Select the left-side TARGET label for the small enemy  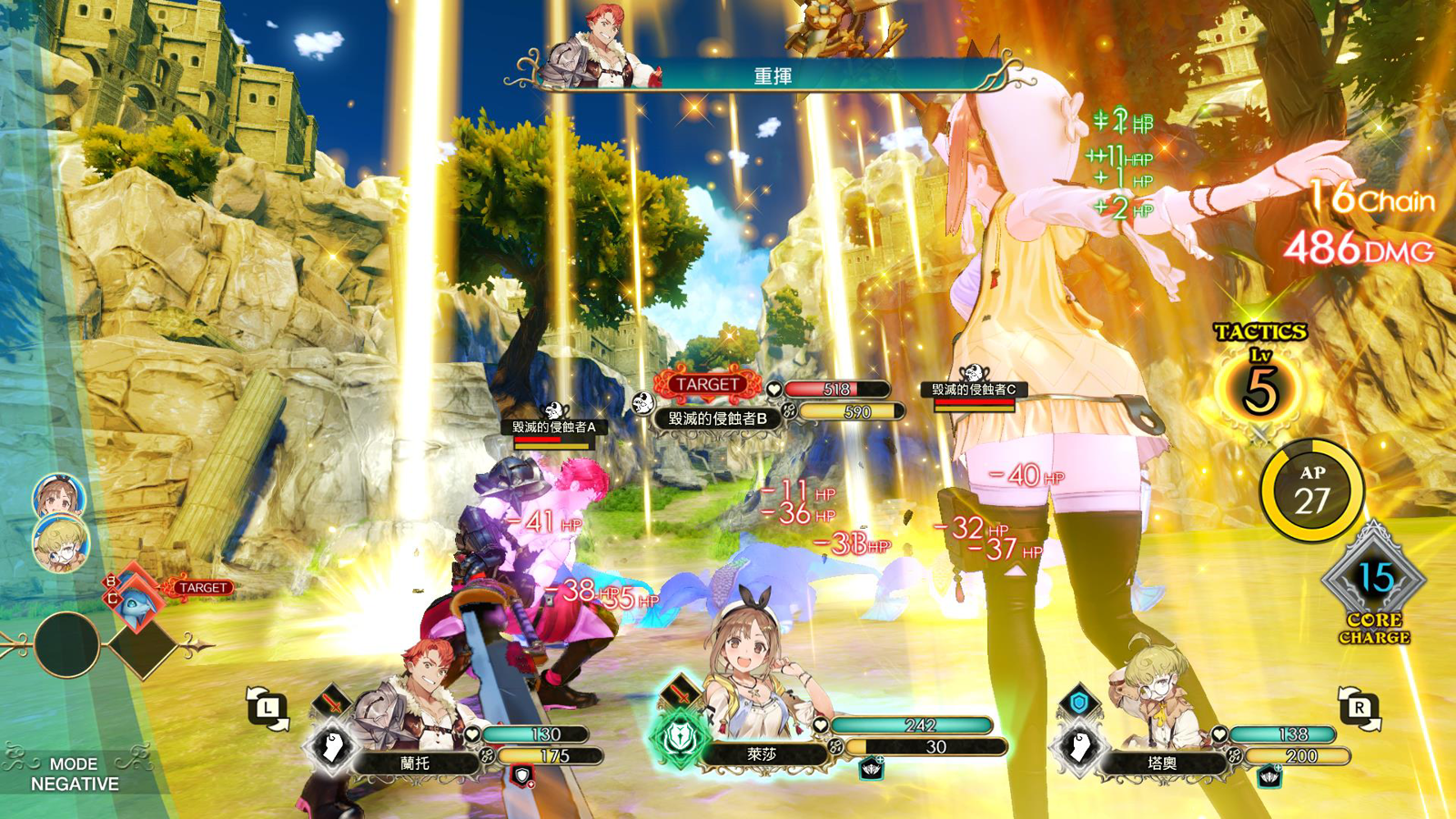[202, 587]
